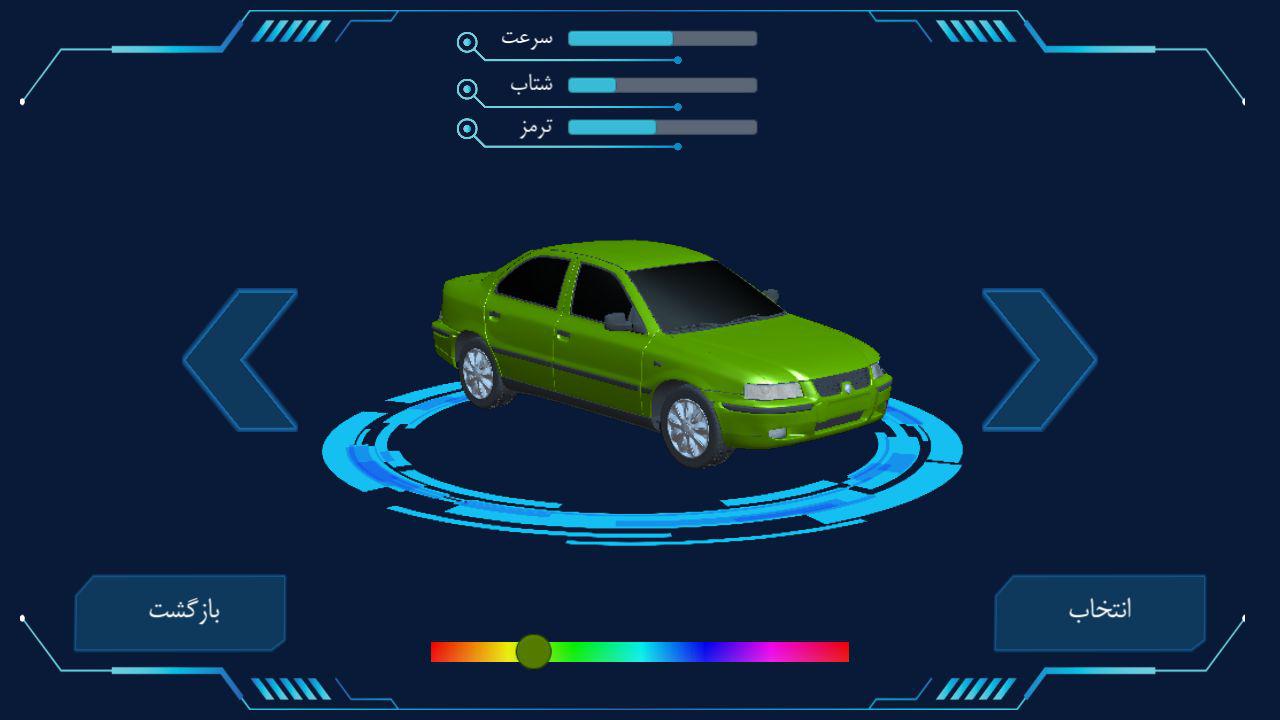Click the small dot endpoint below the سرعت stat
1280x720 pixels.
[679, 59]
